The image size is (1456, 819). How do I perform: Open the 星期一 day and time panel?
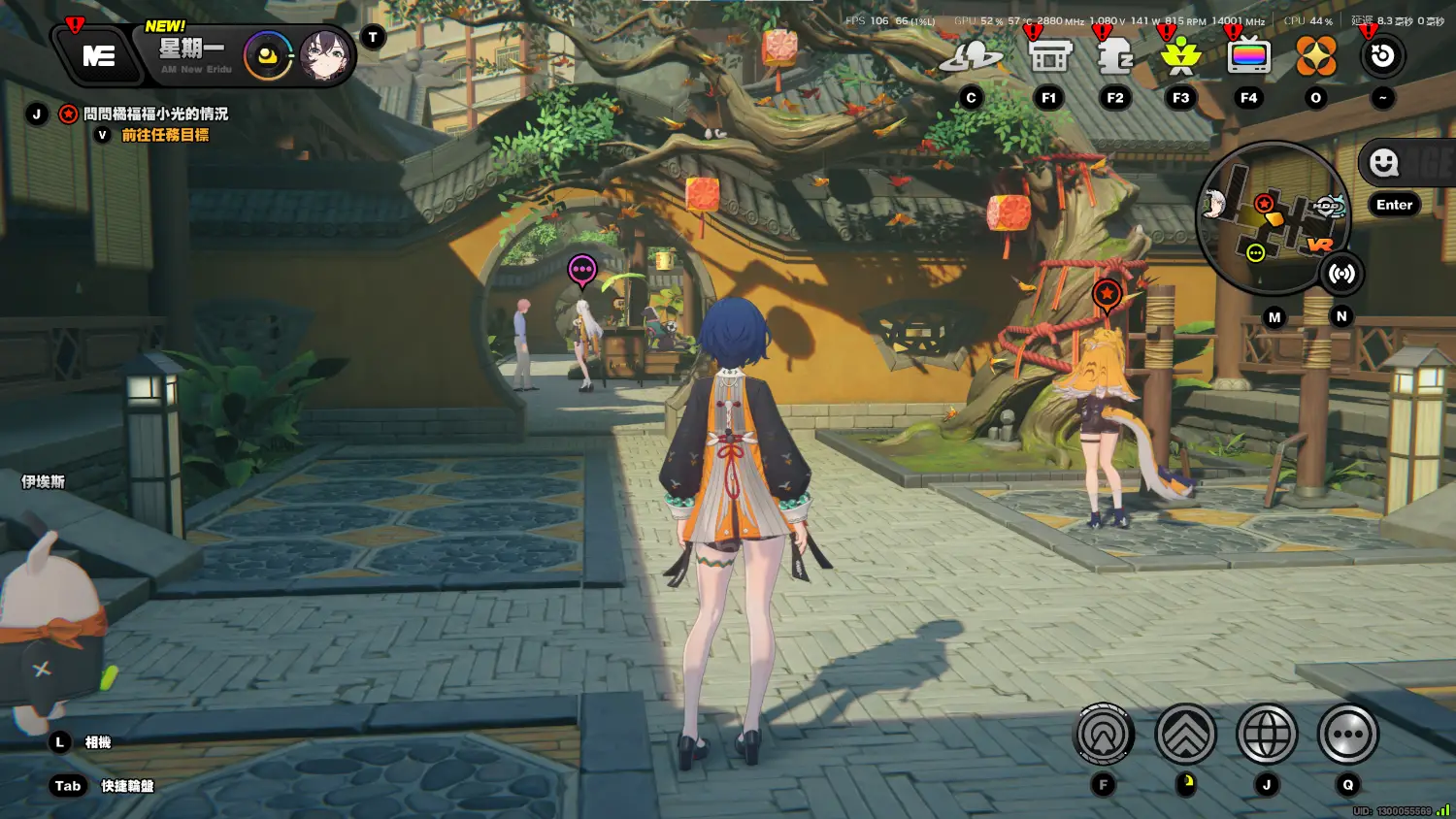pyautogui.click(x=194, y=54)
